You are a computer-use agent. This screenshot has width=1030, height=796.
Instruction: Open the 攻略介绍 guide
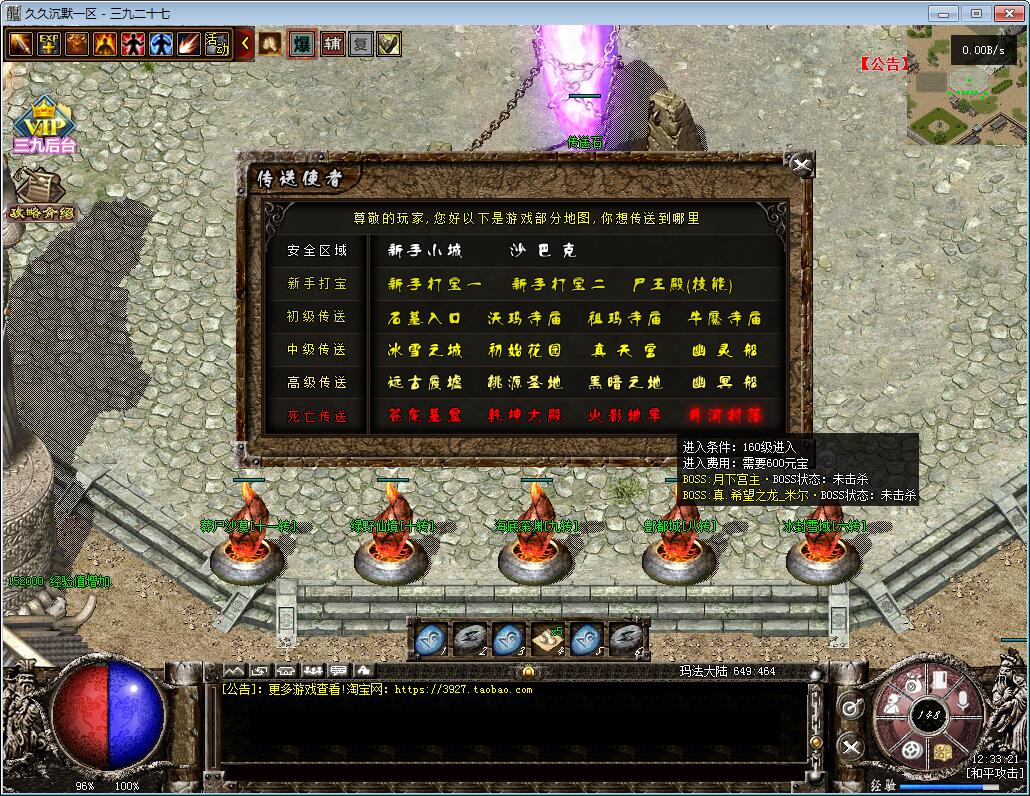40,193
